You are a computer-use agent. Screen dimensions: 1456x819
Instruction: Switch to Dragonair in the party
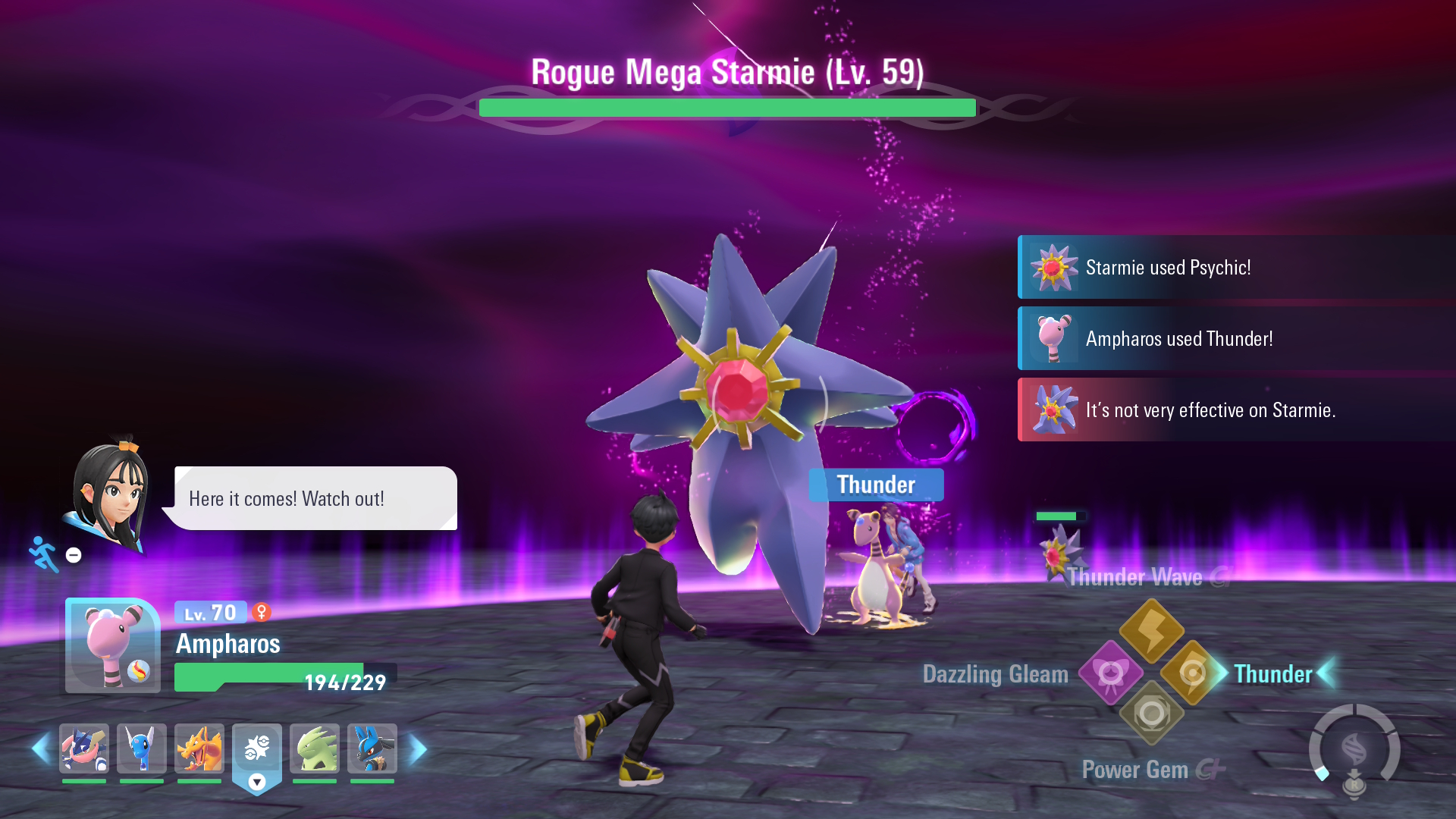click(142, 748)
